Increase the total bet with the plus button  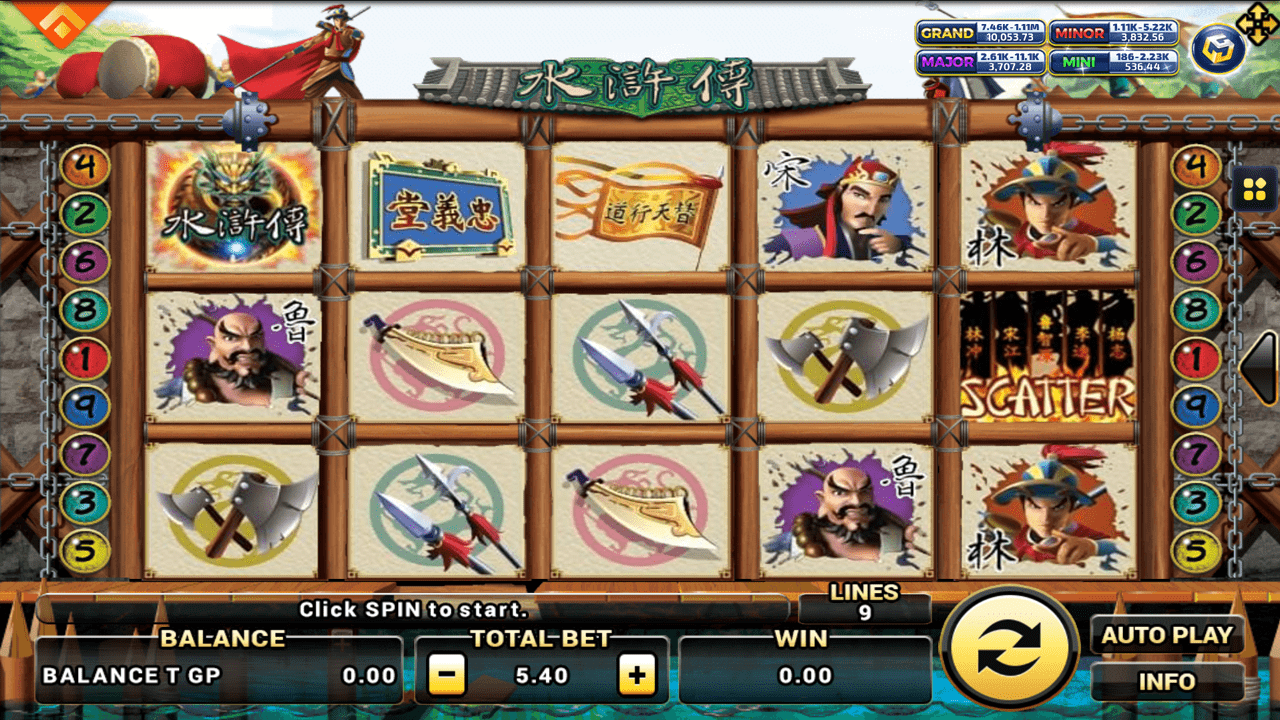coord(638,674)
